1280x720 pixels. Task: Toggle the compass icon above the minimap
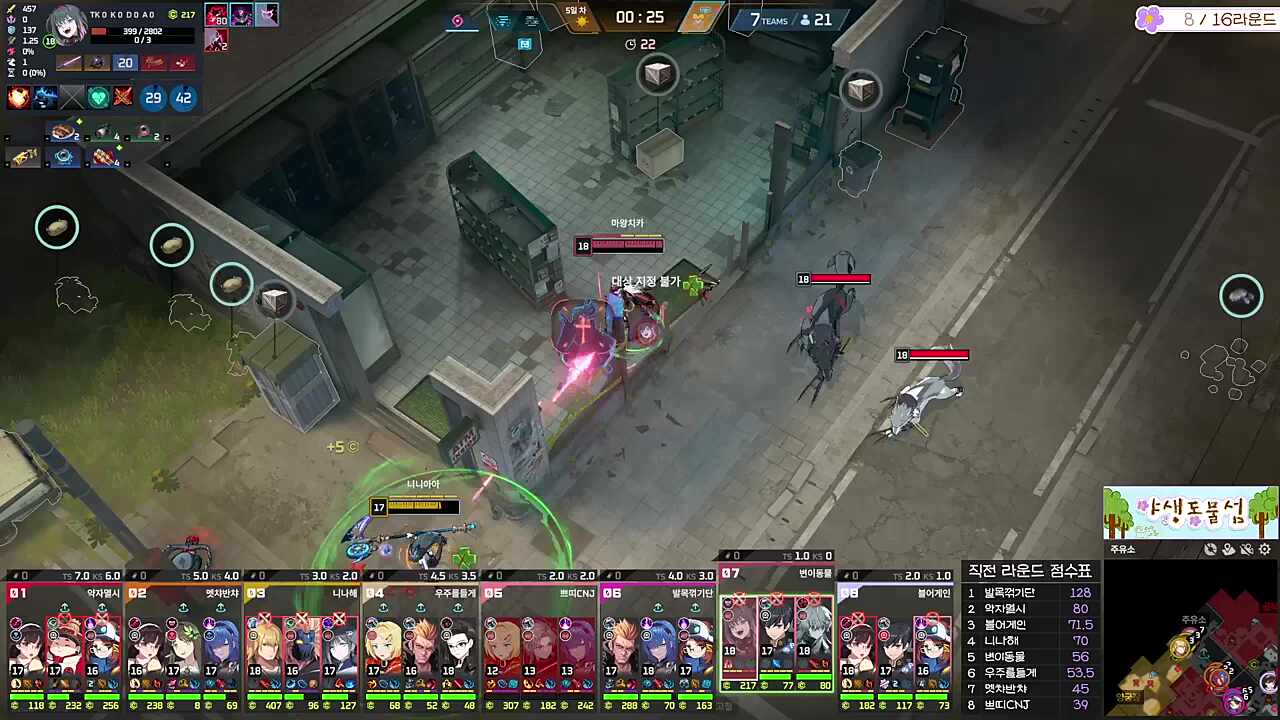(x=1210, y=549)
